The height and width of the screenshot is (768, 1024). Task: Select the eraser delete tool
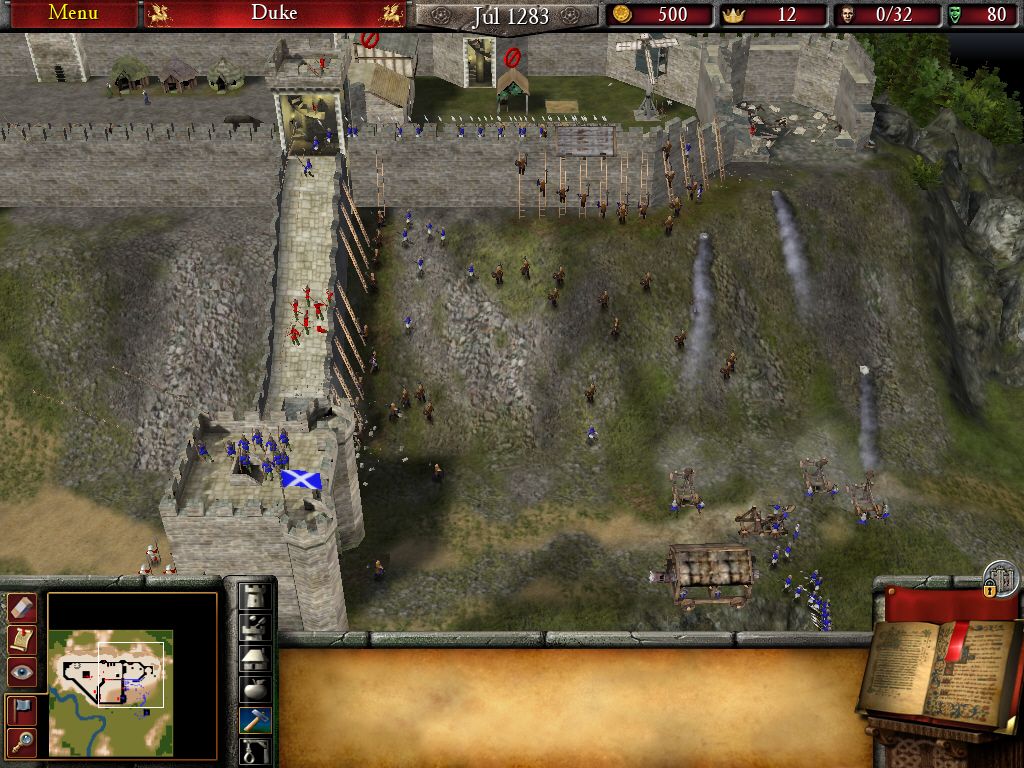point(22,607)
